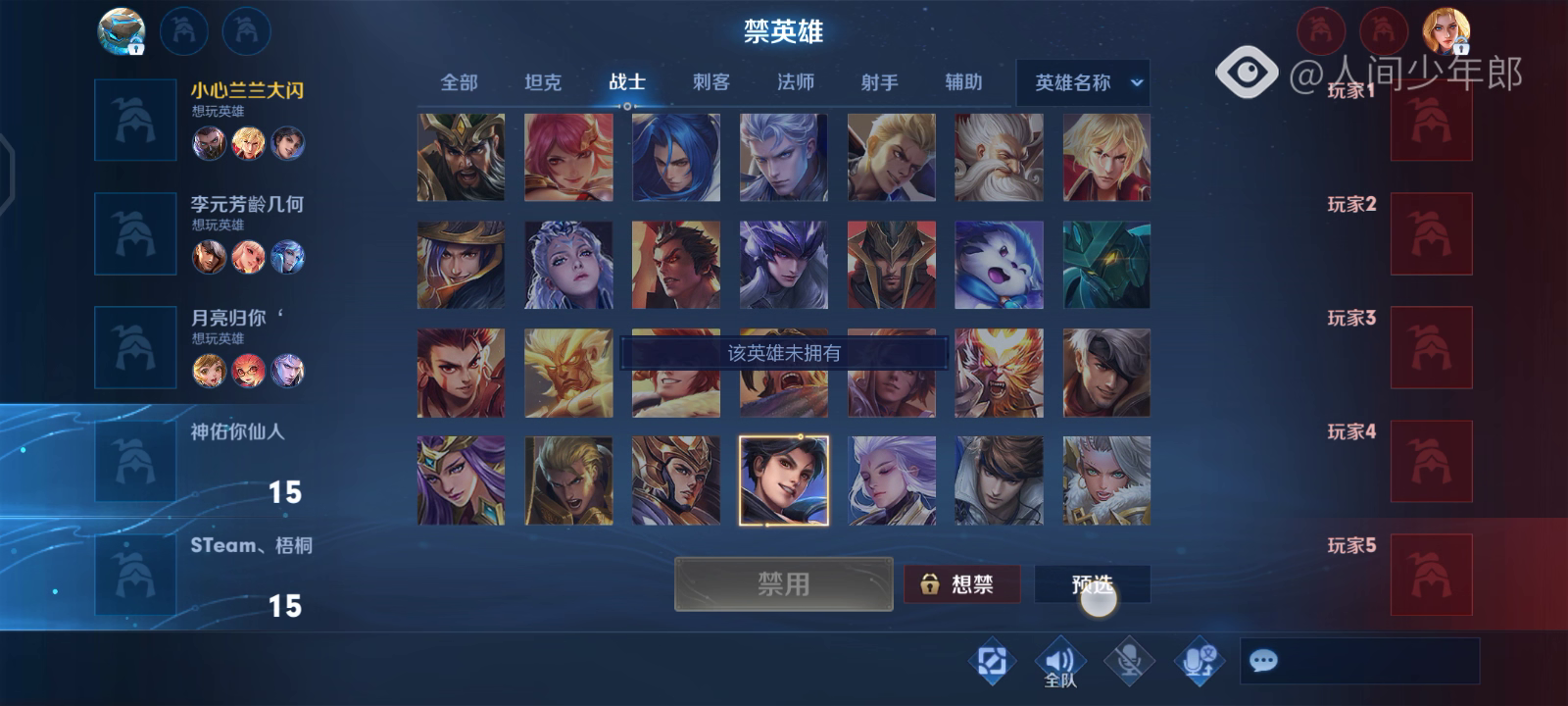Viewport: 1568px width, 706px height.
Task: Select the 坦克 category tab
Action: (543, 82)
